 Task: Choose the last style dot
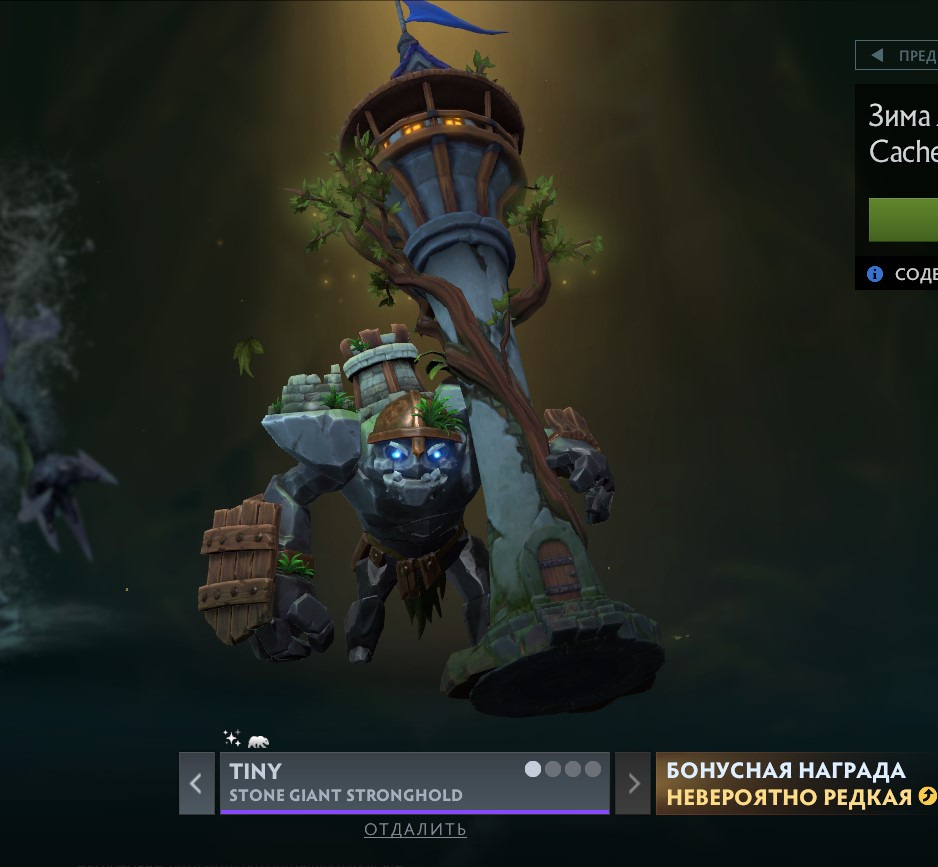click(x=593, y=769)
